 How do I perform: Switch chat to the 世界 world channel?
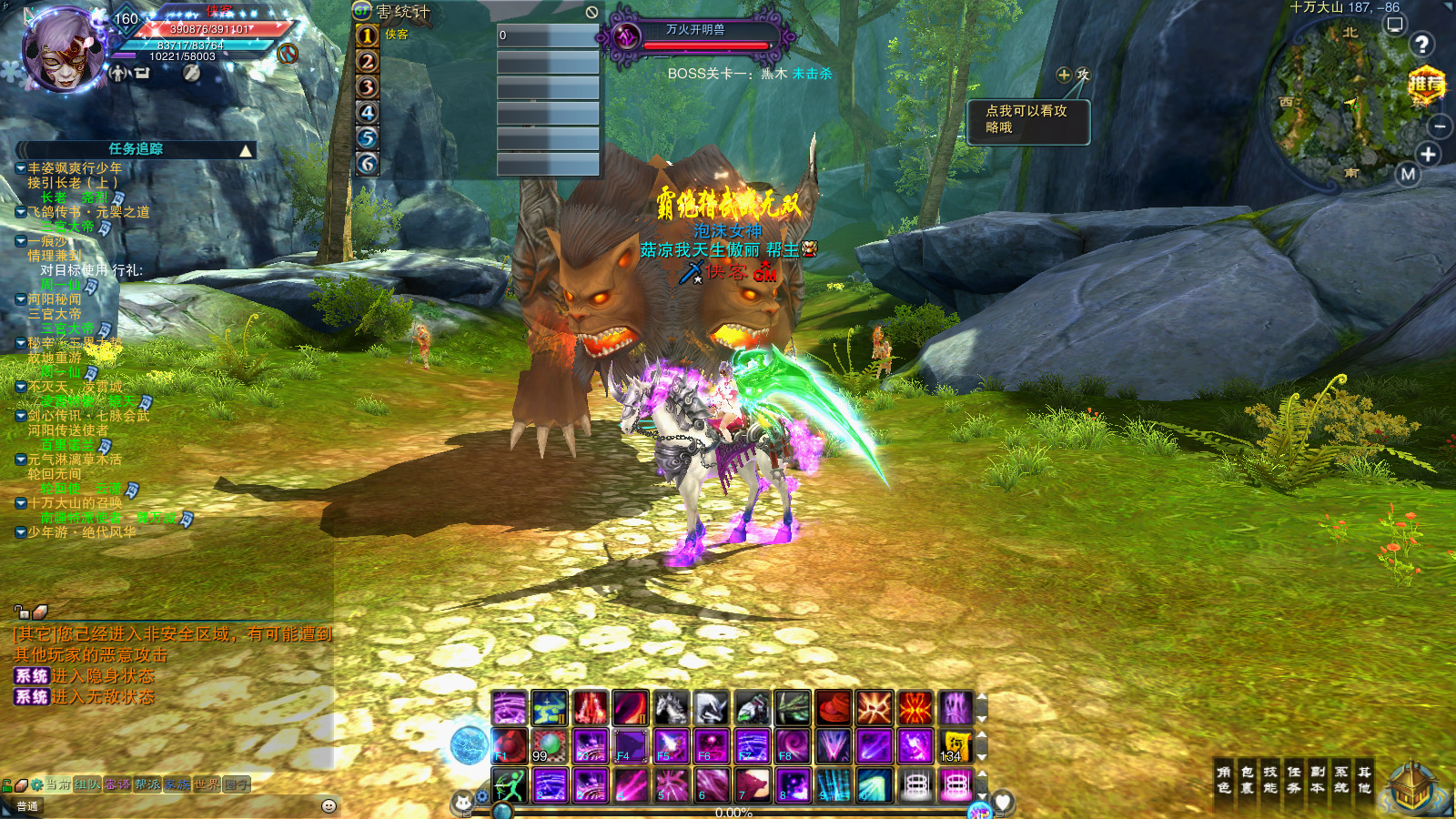point(207,784)
